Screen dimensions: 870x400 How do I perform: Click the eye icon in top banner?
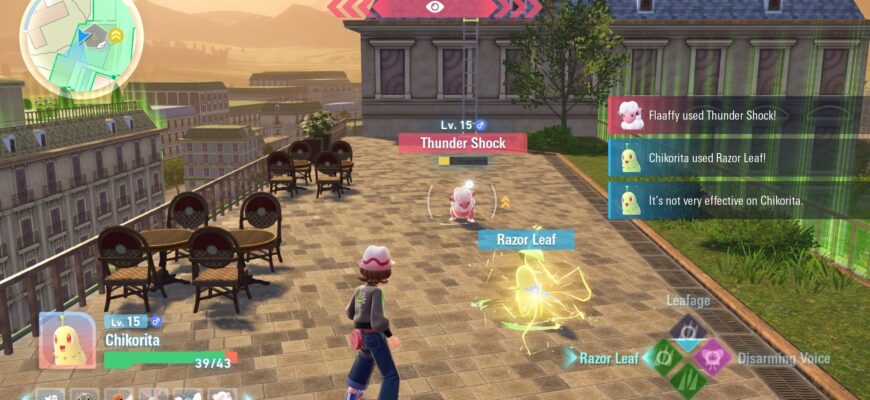[434, 7]
